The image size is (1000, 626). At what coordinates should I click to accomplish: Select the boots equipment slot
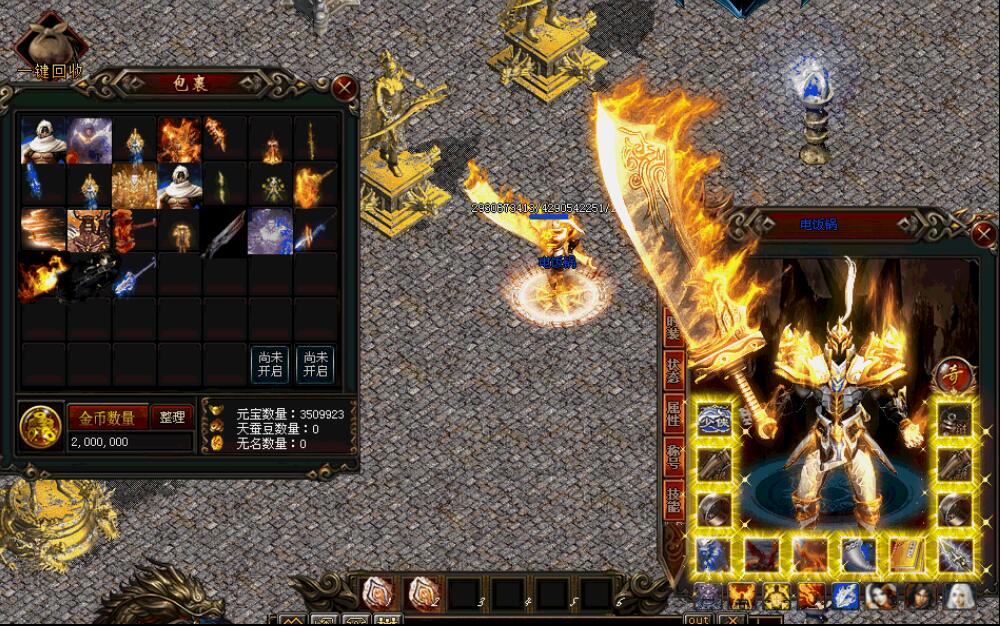click(859, 555)
